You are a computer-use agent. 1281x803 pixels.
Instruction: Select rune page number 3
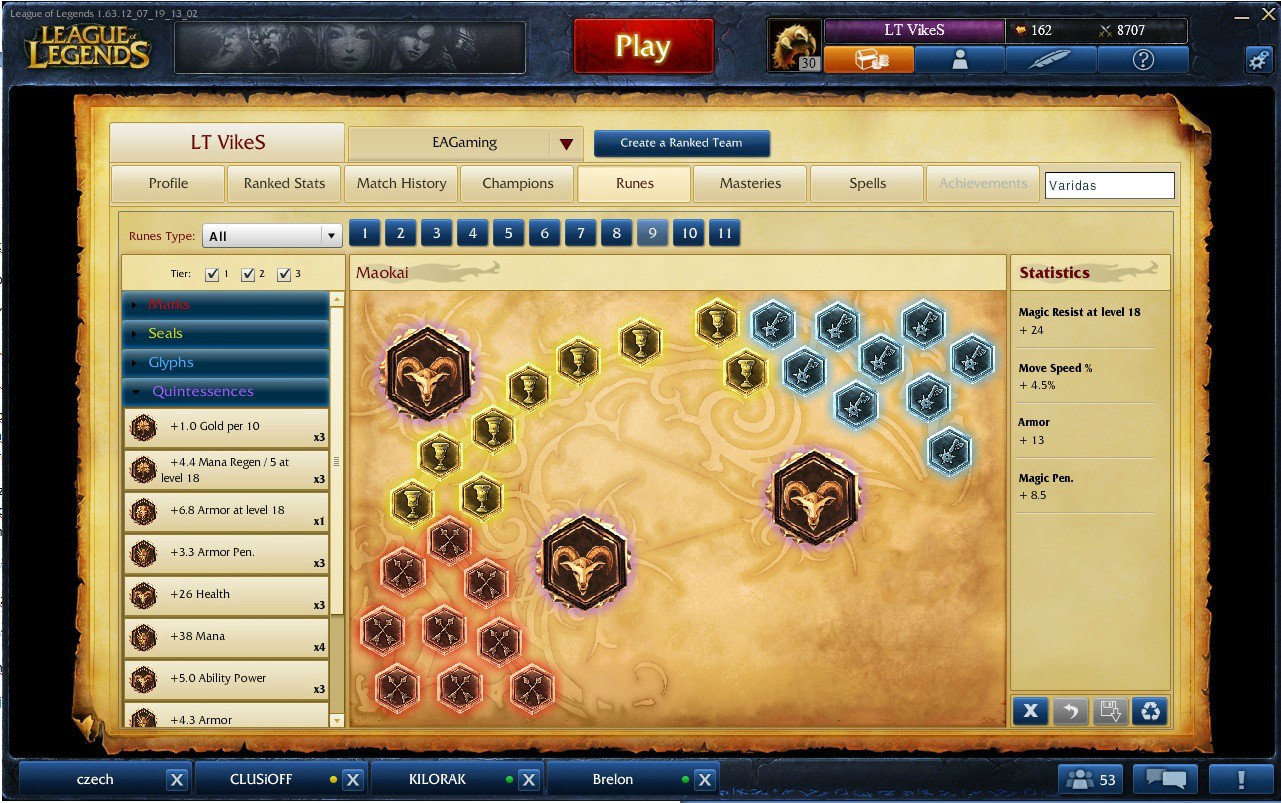pyautogui.click(x=436, y=232)
